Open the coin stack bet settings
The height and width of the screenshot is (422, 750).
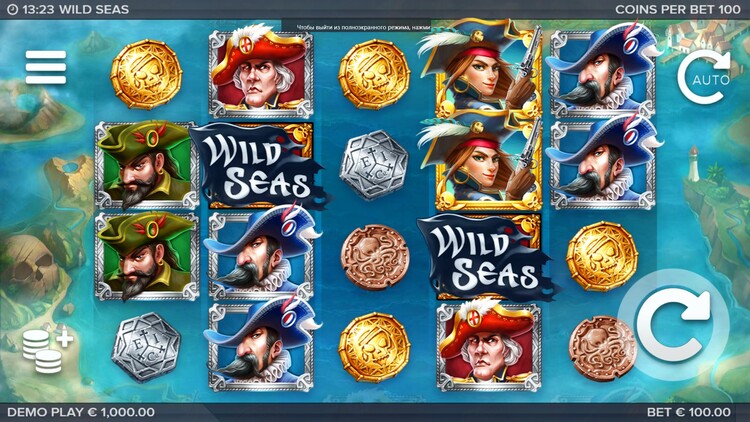(x=47, y=348)
